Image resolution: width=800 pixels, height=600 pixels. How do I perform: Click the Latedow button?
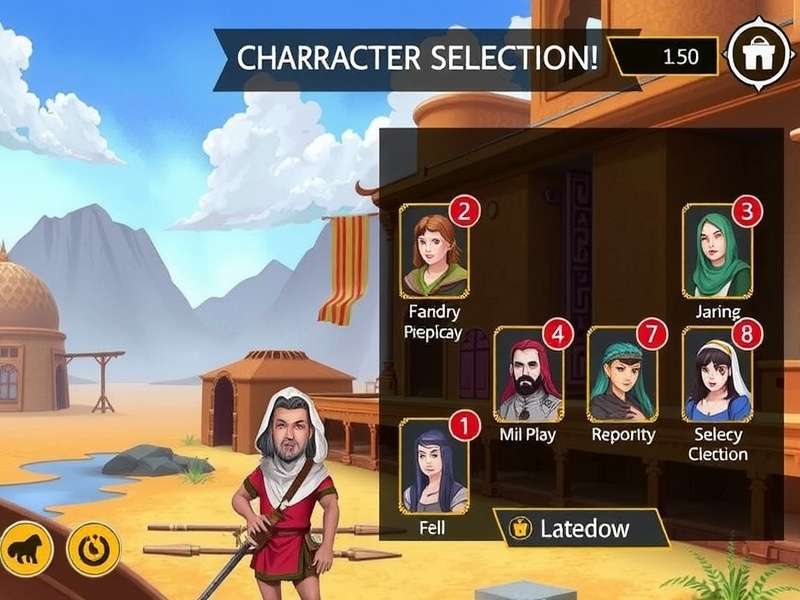click(x=580, y=528)
